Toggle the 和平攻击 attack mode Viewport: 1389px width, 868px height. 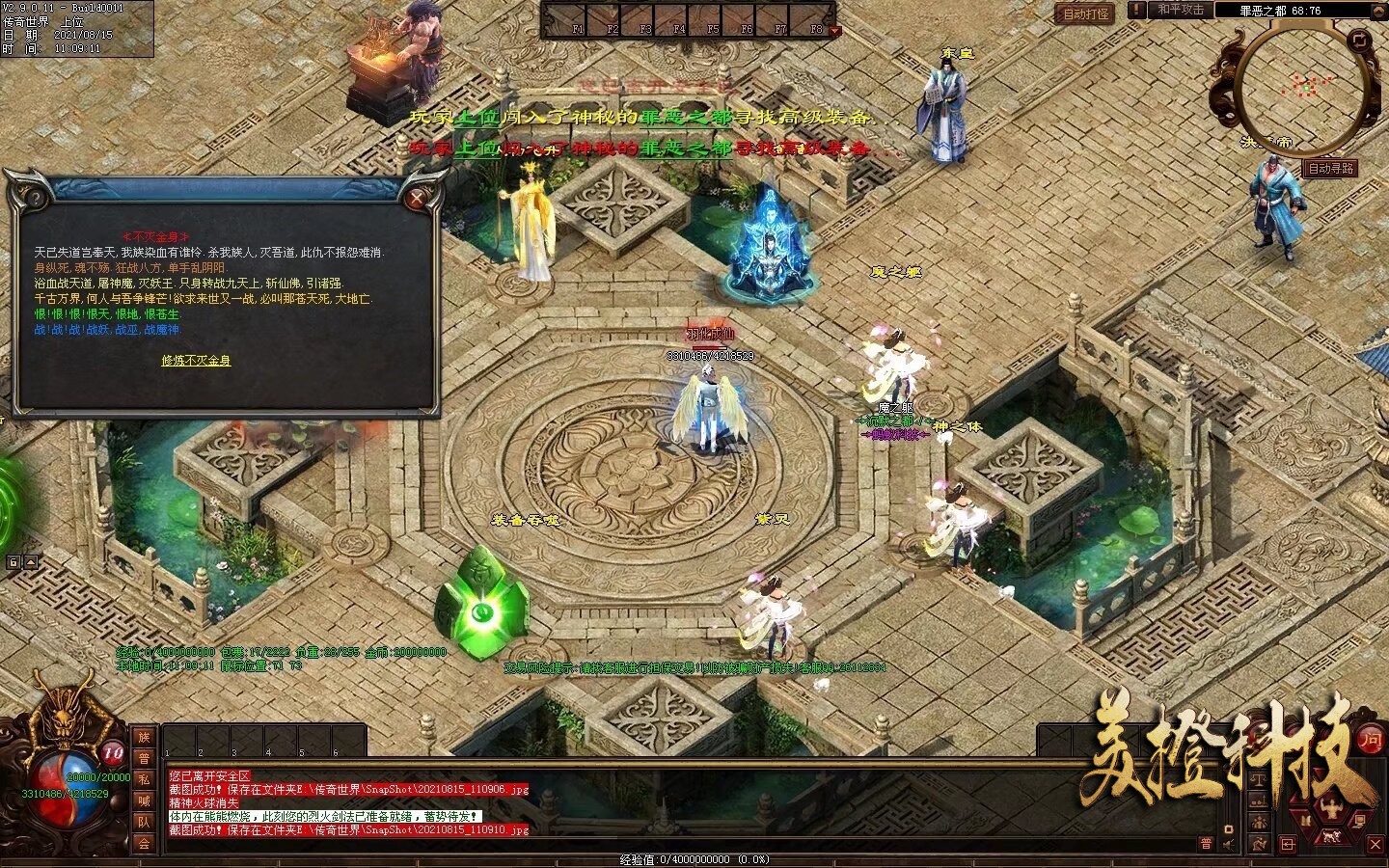click(1181, 10)
